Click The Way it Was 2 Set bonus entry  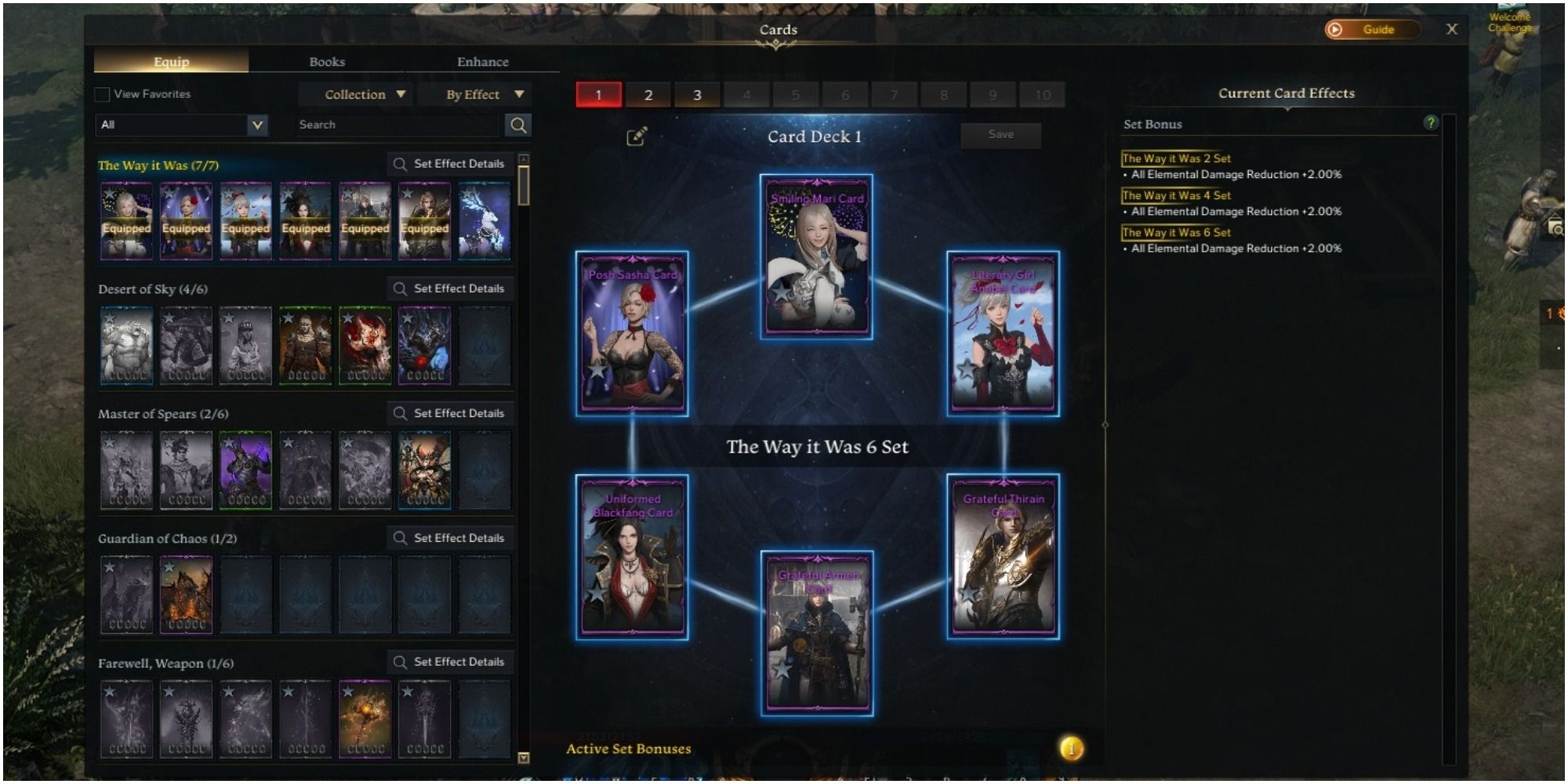click(1177, 158)
